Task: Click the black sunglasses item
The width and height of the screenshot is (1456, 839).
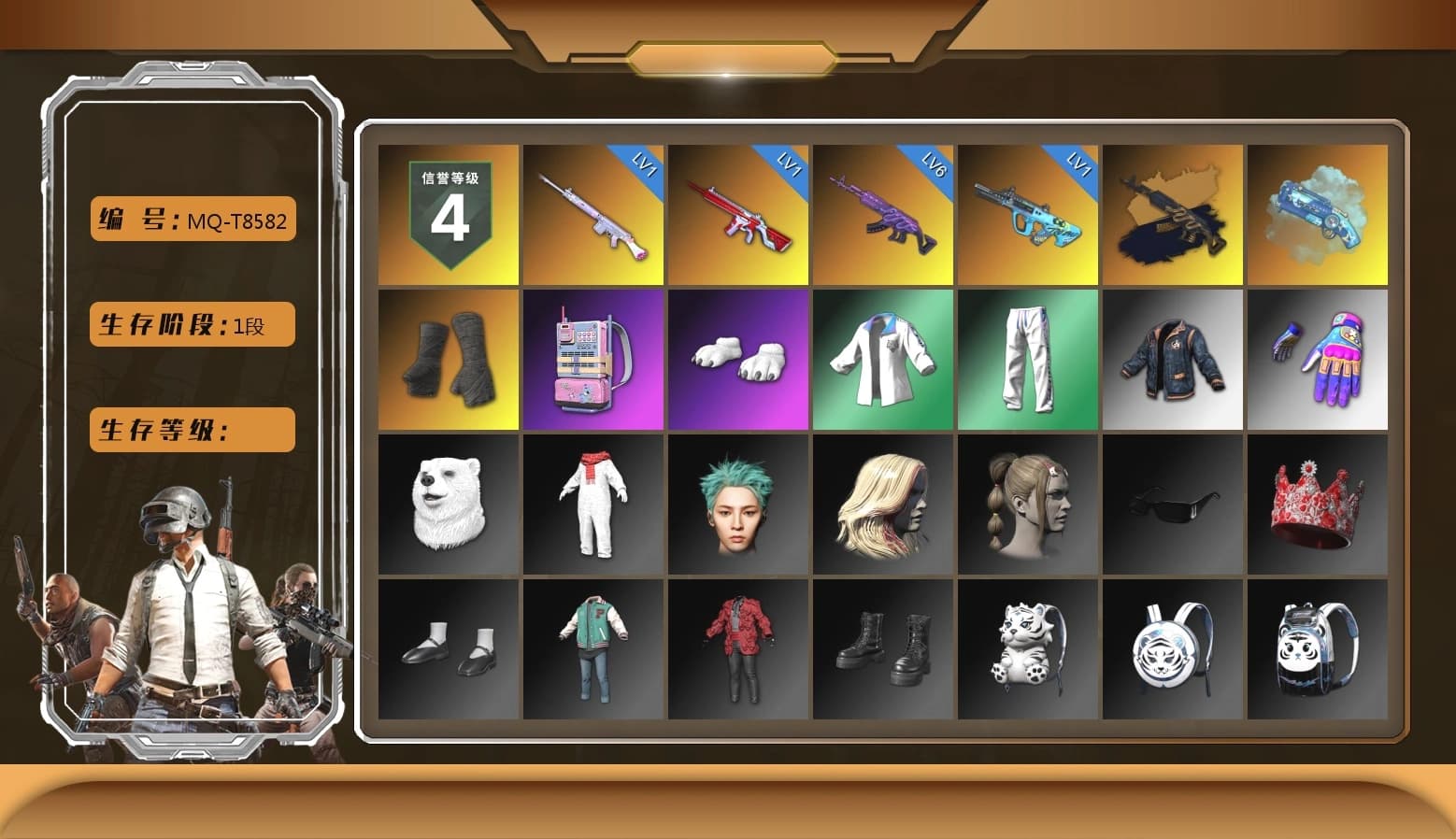Action: click(x=1172, y=505)
